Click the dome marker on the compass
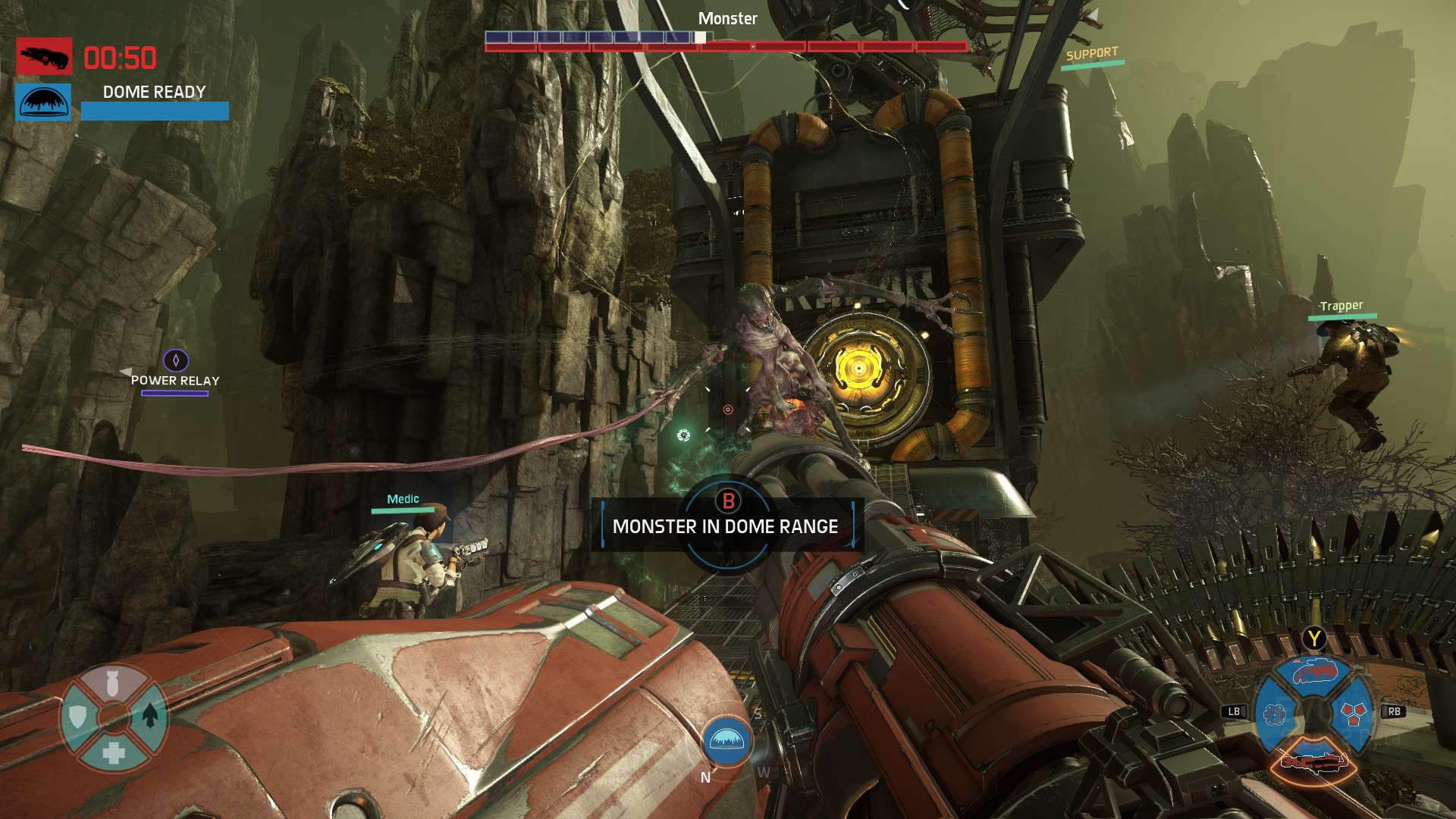The image size is (1456, 819). click(727, 740)
